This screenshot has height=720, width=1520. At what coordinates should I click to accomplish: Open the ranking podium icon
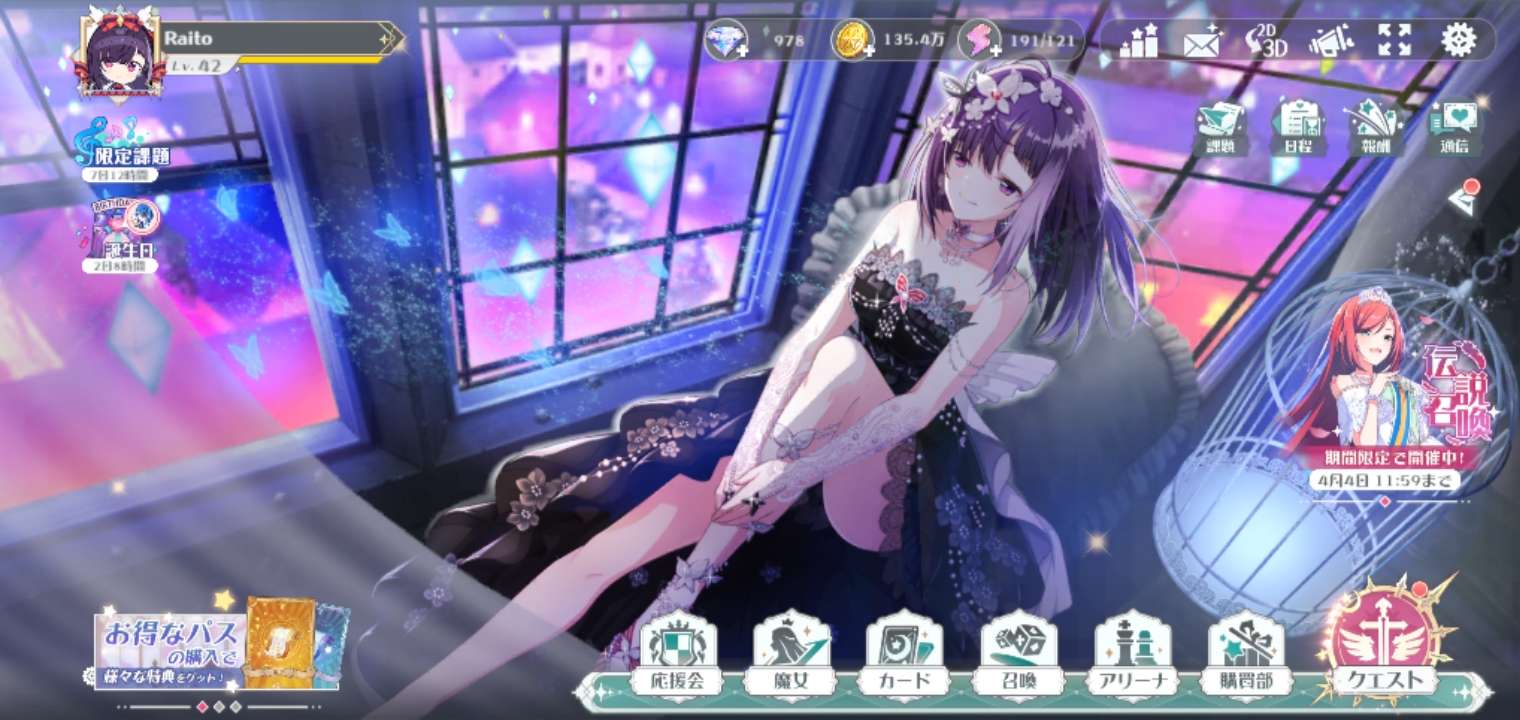point(1138,41)
